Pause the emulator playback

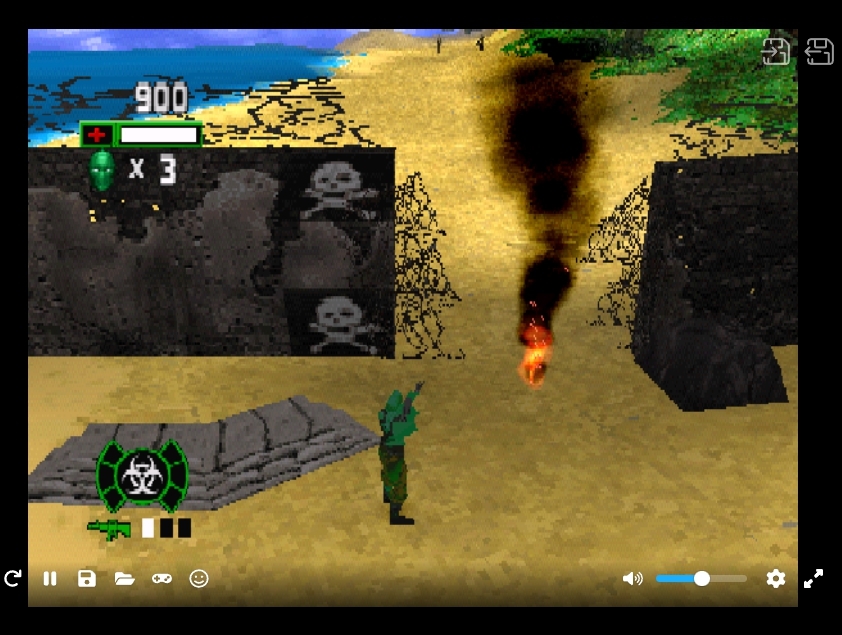pos(50,578)
